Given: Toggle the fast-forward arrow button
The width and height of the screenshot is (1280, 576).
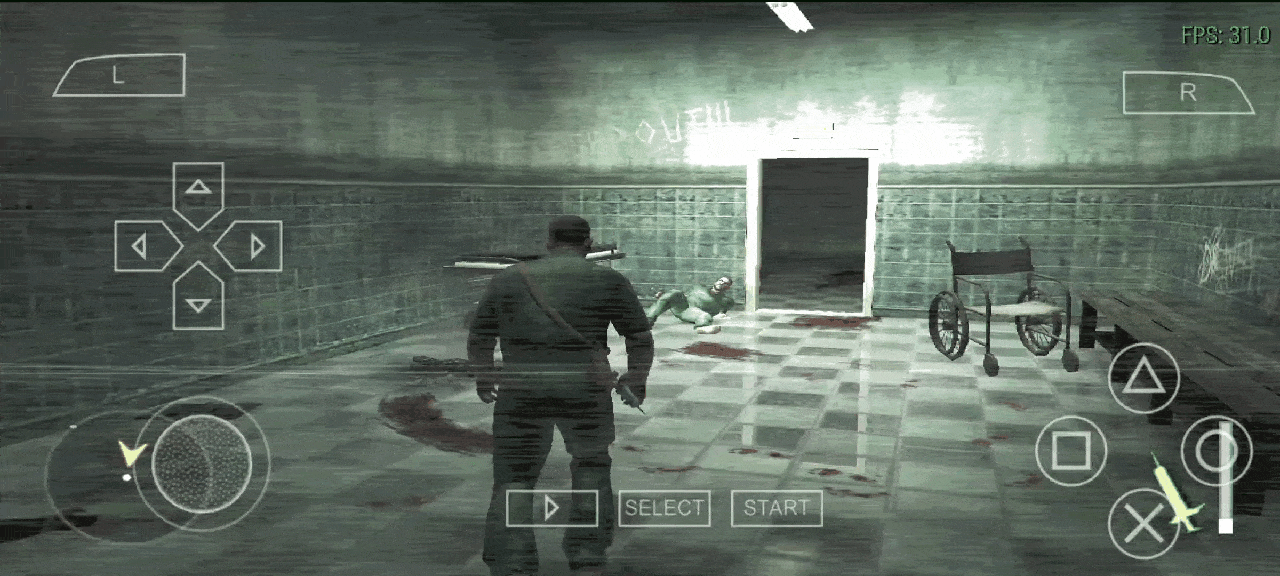Looking at the screenshot, I should click(x=551, y=508).
